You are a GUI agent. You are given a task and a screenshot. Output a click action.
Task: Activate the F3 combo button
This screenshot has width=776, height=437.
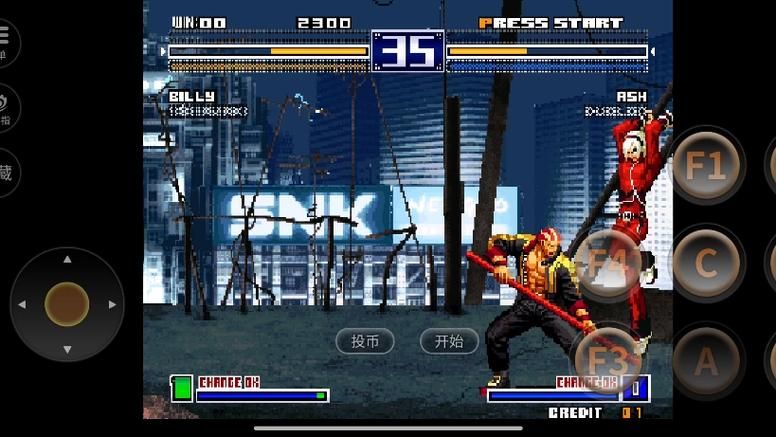click(607, 360)
